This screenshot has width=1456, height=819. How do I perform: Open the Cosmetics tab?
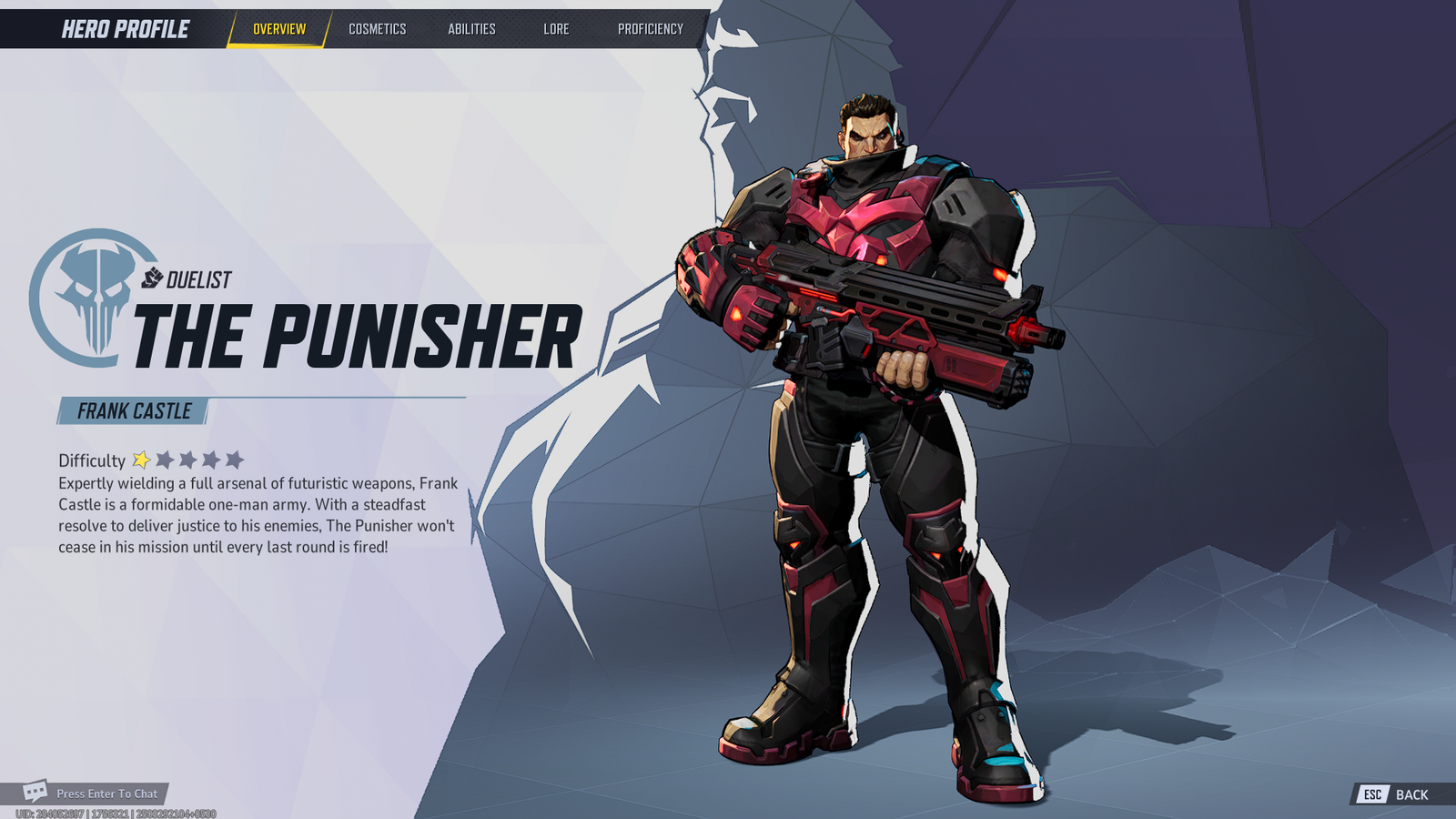click(x=377, y=29)
